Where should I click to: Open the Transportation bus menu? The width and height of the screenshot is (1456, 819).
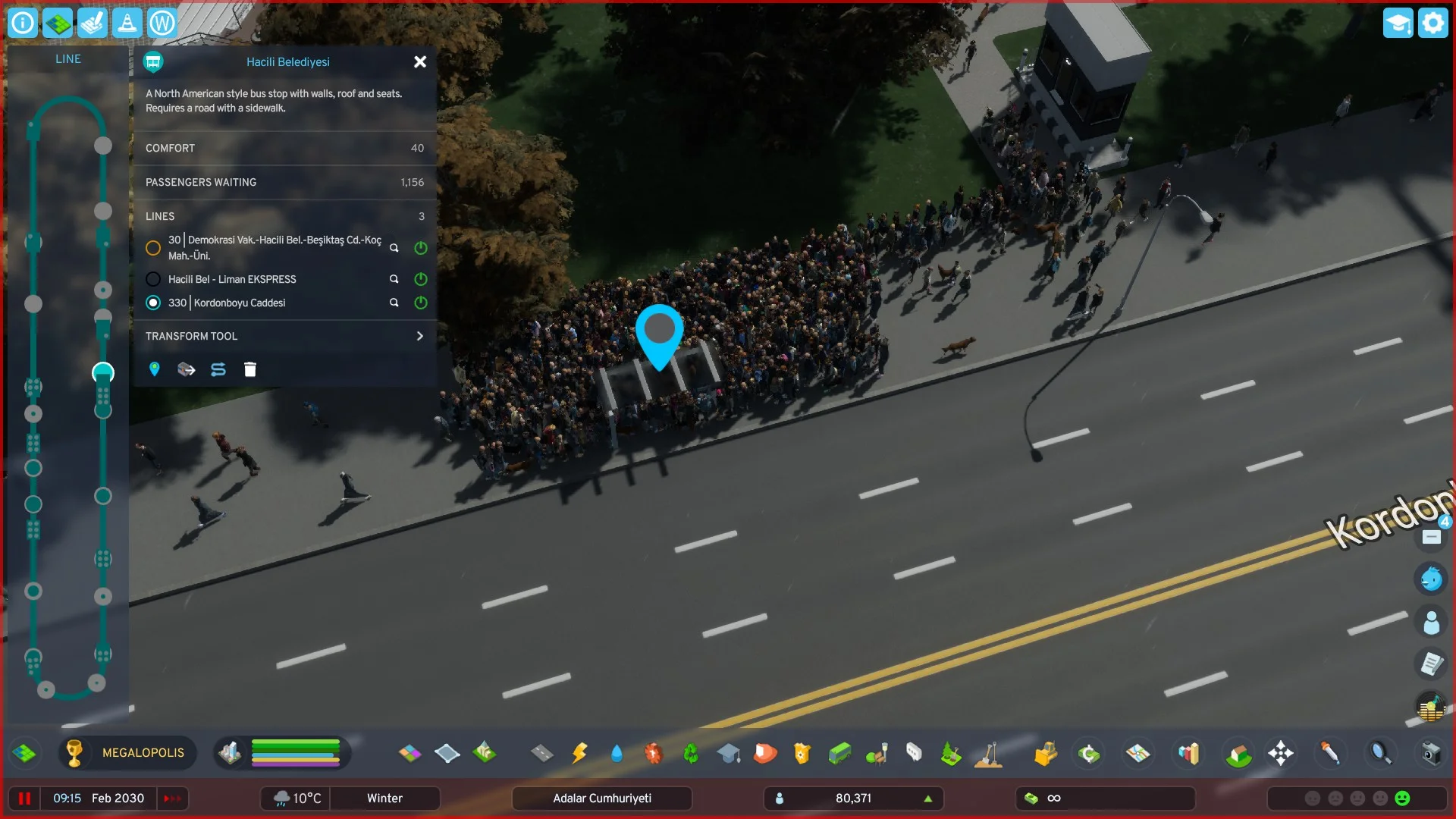point(839,754)
